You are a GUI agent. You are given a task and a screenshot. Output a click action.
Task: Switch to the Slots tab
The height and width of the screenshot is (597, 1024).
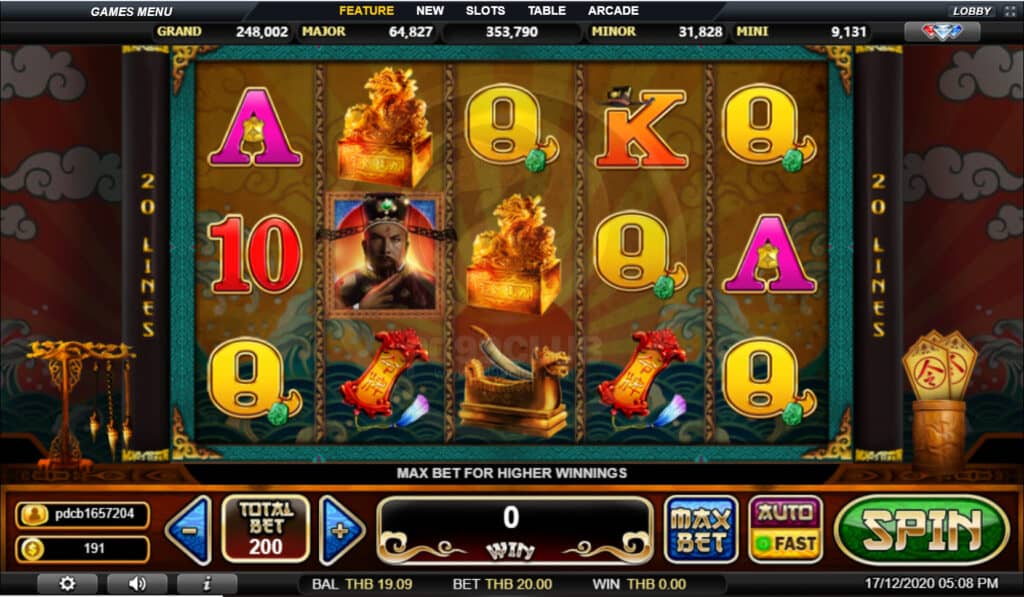point(485,11)
